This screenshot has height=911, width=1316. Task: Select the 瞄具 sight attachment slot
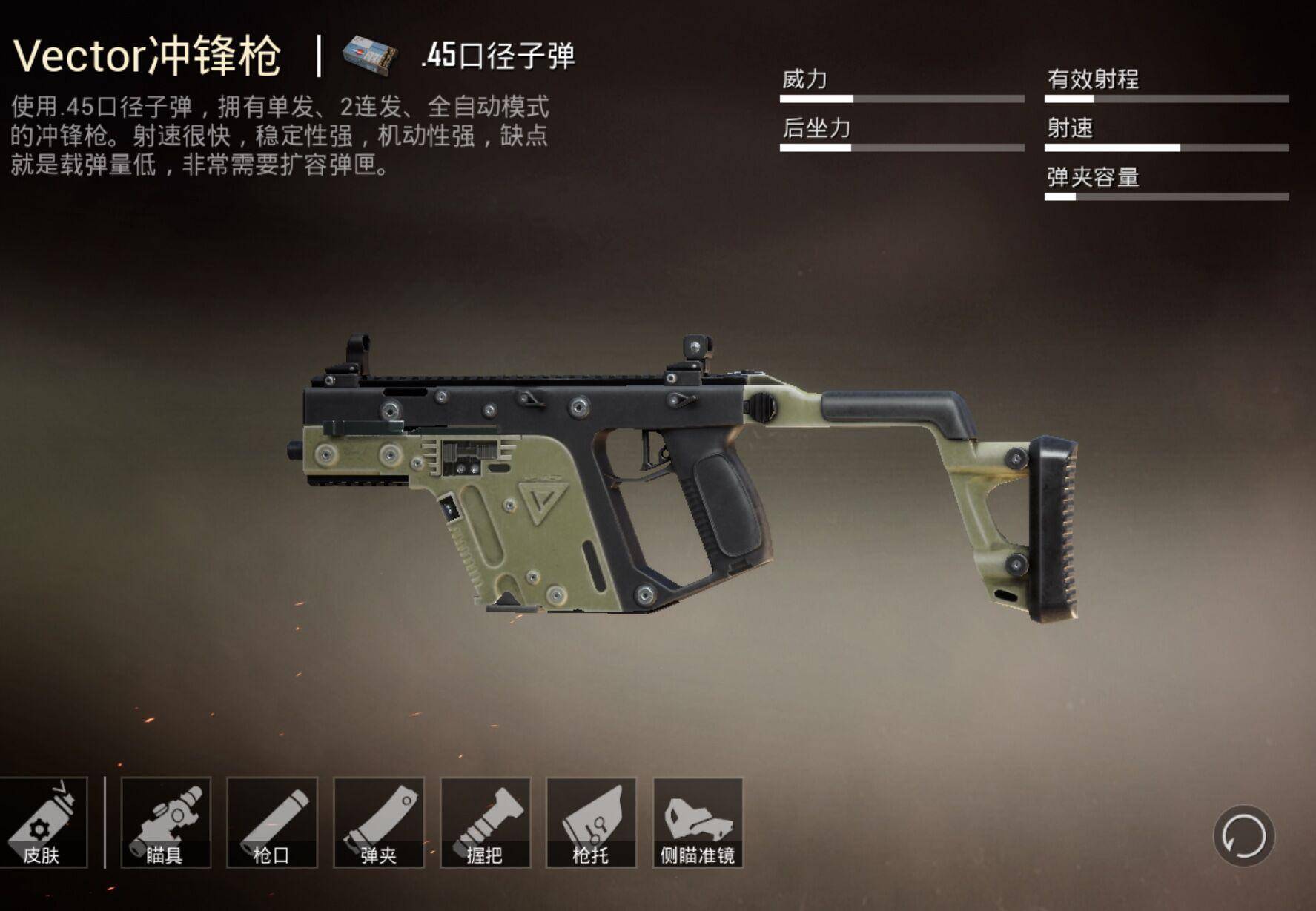165,822
